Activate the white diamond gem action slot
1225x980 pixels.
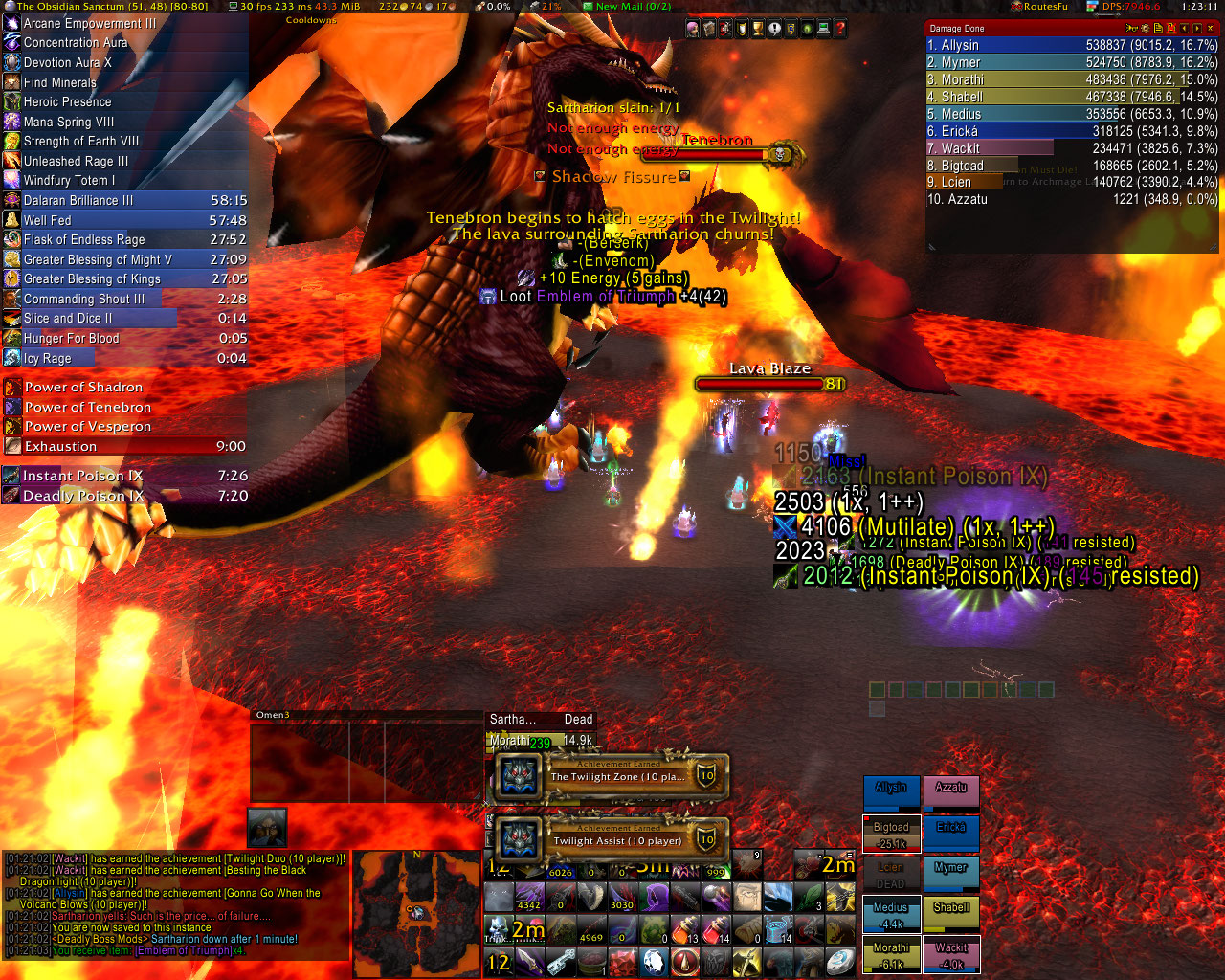click(x=654, y=961)
